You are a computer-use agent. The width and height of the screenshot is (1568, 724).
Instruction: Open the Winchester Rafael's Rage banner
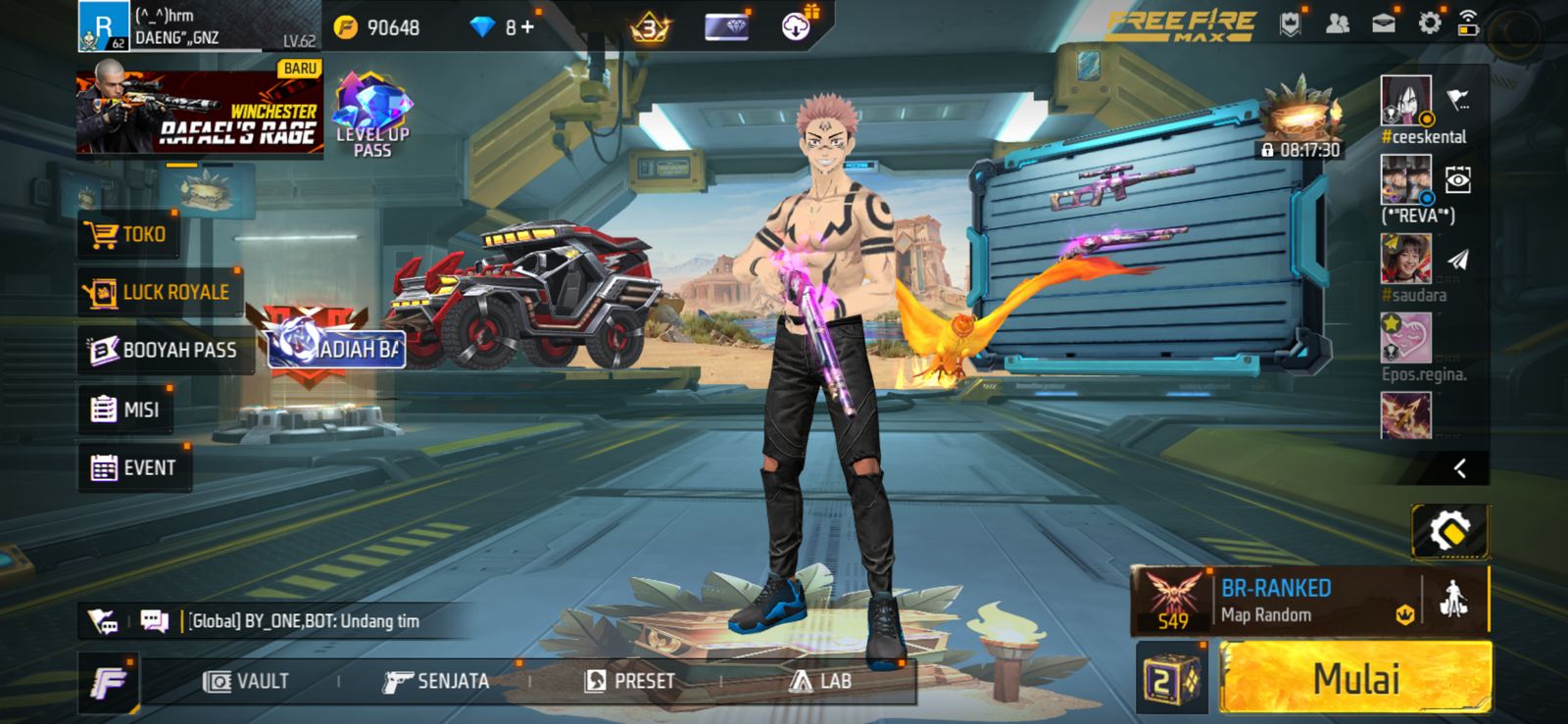(x=199, y=110)
